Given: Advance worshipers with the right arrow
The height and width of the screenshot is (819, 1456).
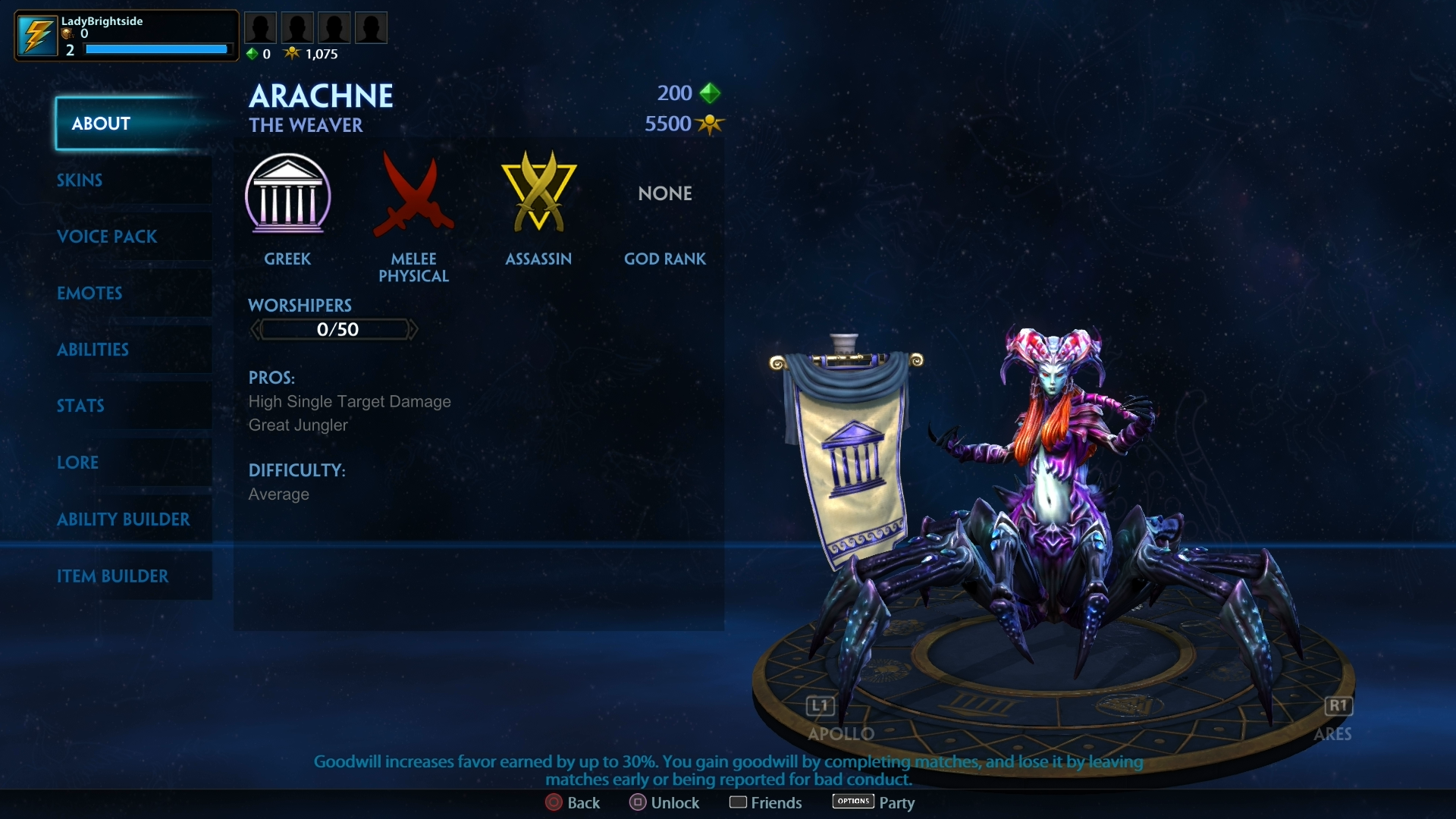Looking at the screenshot, I should (x=413, y=329).
